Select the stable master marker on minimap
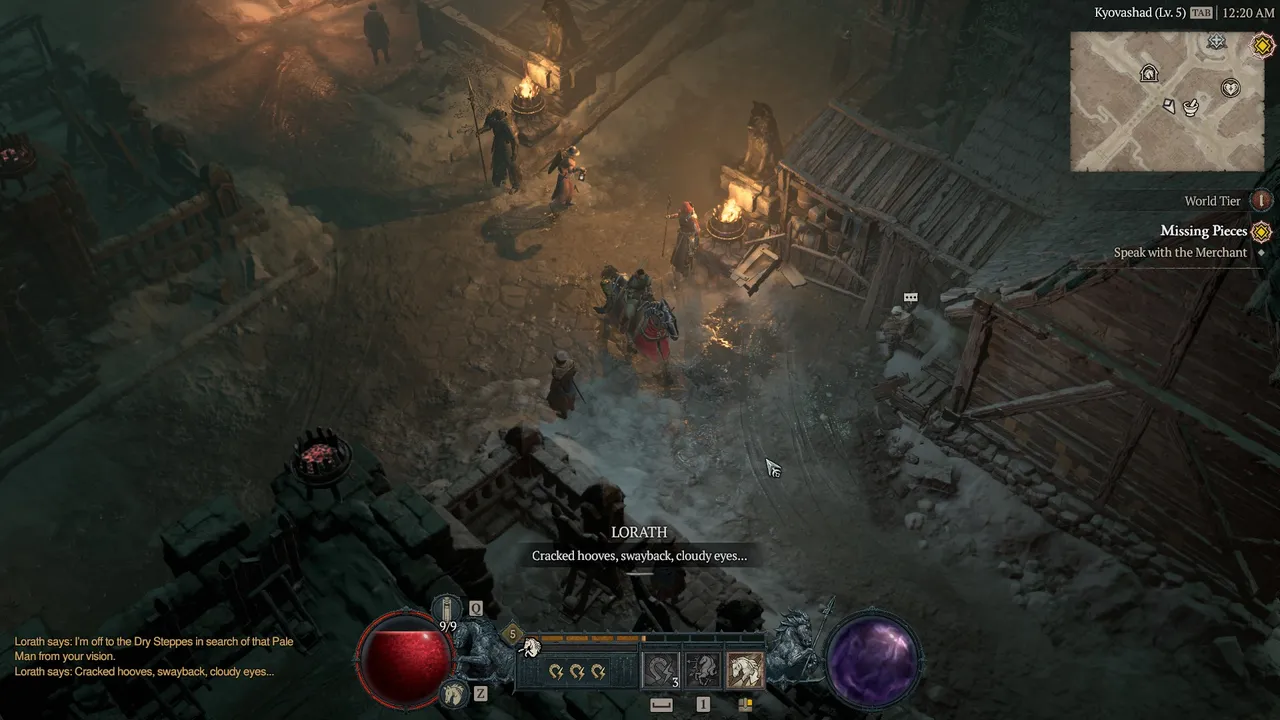This screenshot has width=1280, height=720. pyautogui.click(x=1149, y=73)
